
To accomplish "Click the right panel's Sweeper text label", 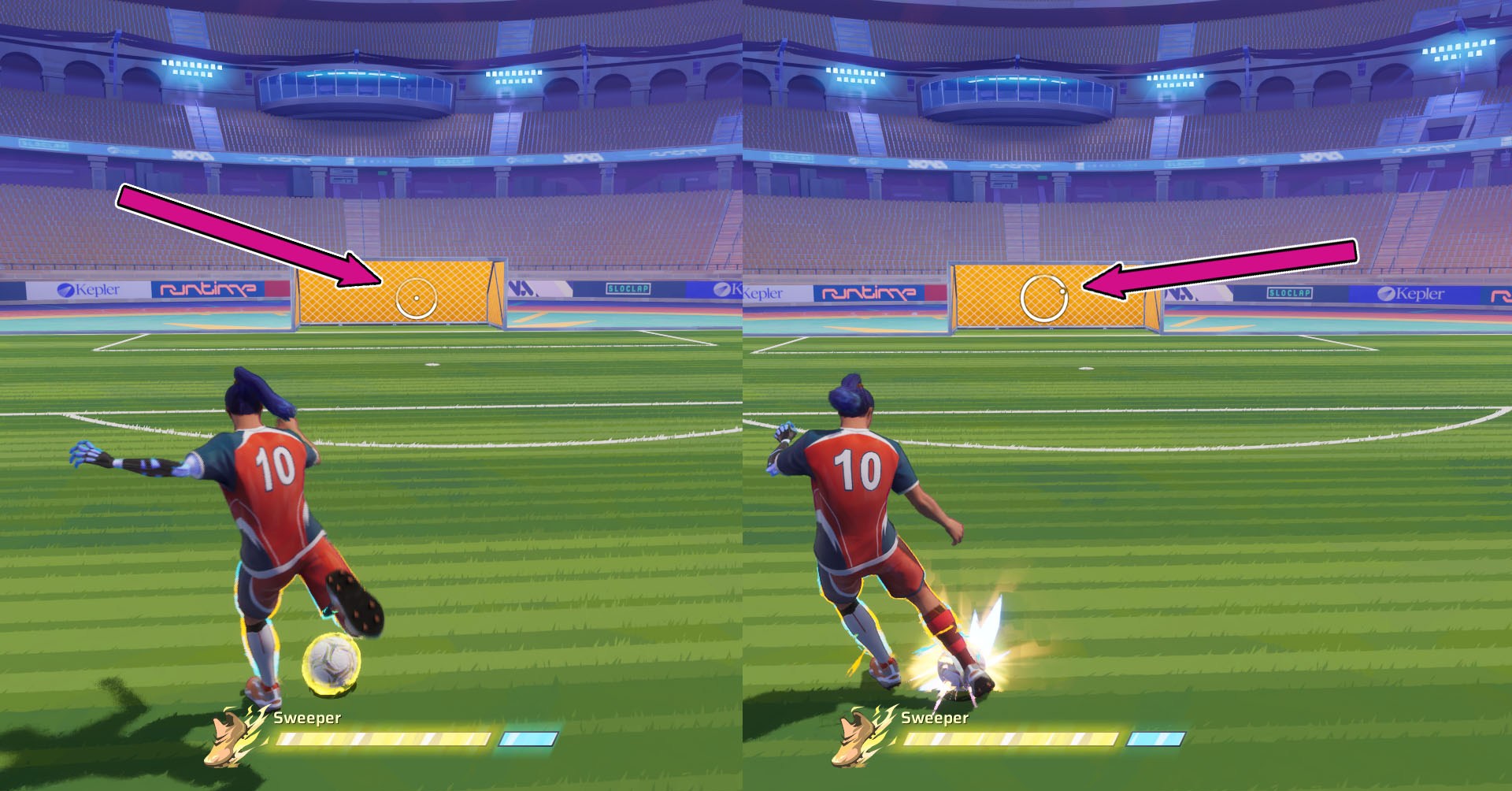I will coord(934,718).
